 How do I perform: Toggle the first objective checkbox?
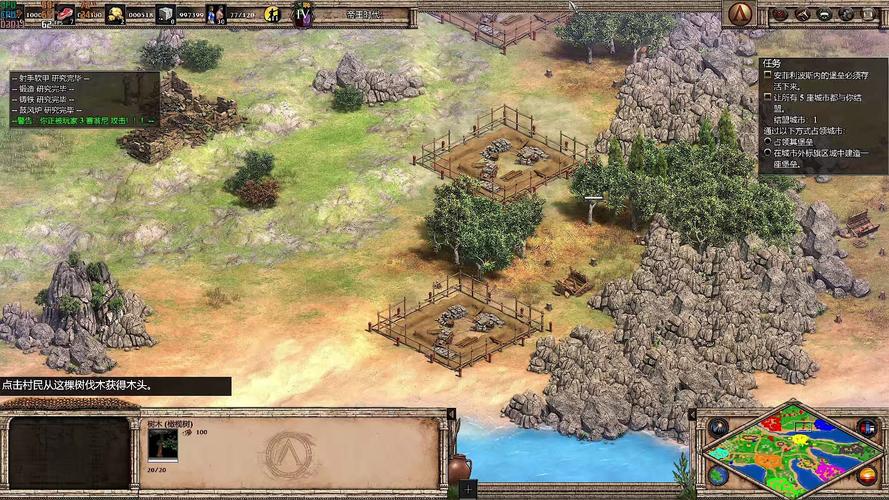(768, 74)
